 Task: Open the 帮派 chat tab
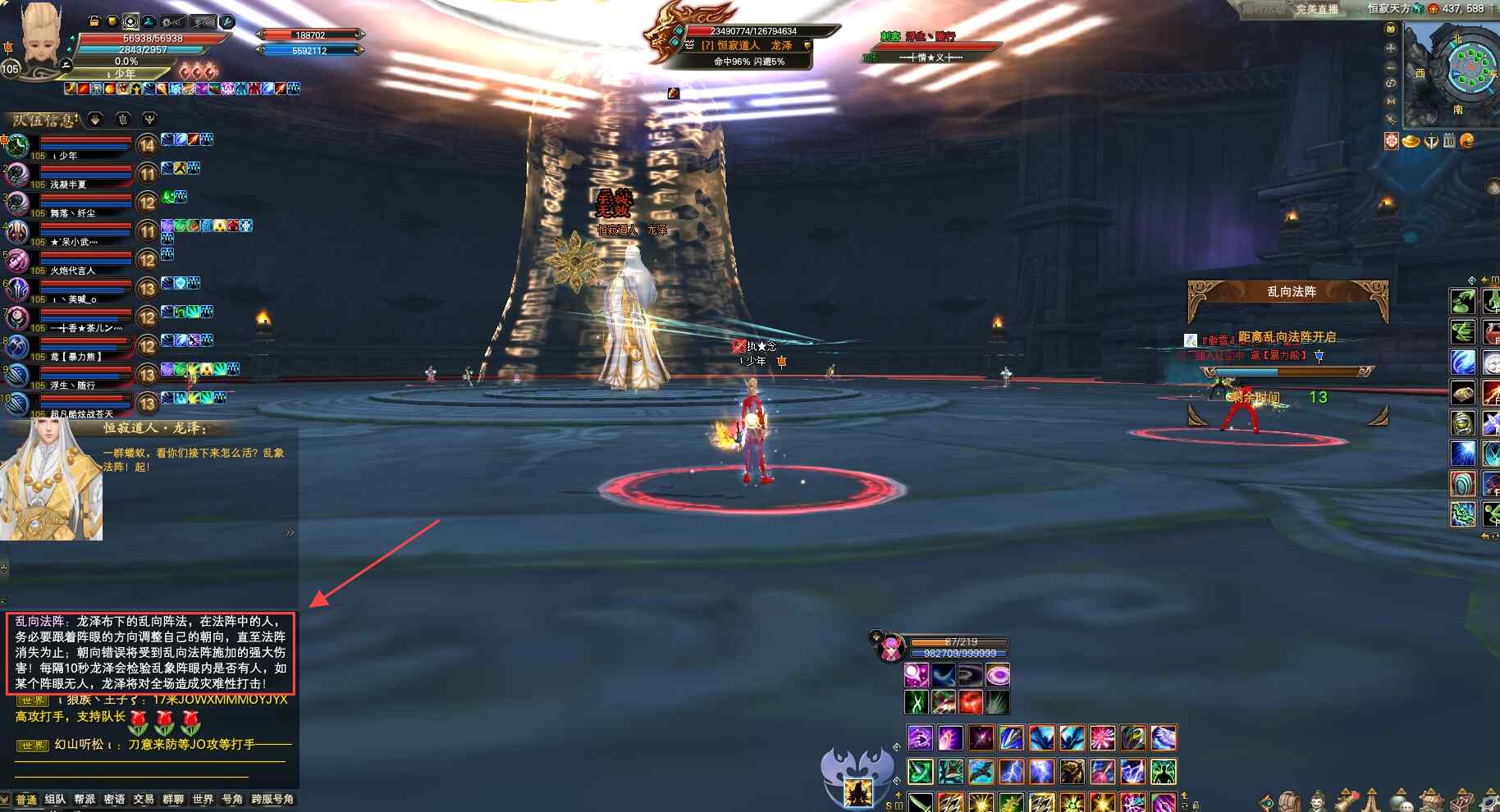point(85,799)
